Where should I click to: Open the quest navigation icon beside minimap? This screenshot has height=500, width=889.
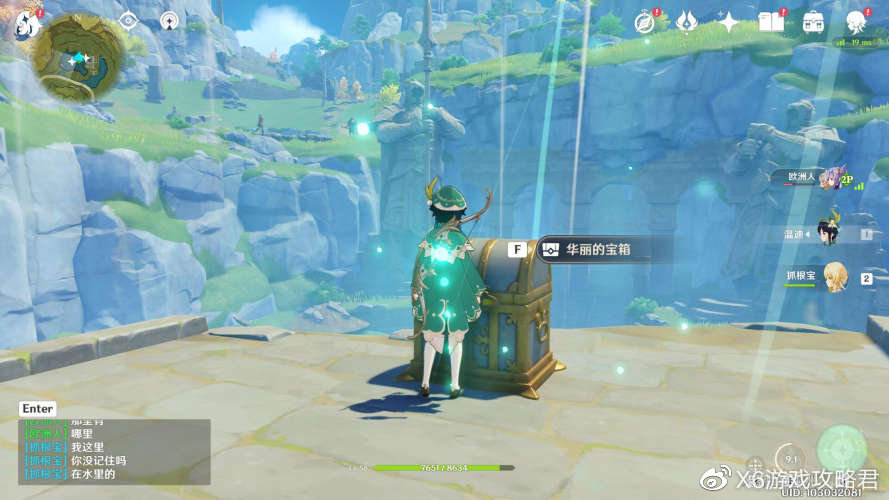(128, 20)
